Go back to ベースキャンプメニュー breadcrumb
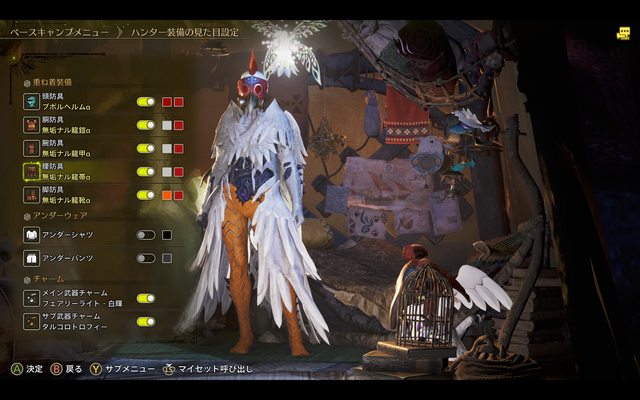The height and width of the screenshot is (400, 640). [x=58, y=33]
